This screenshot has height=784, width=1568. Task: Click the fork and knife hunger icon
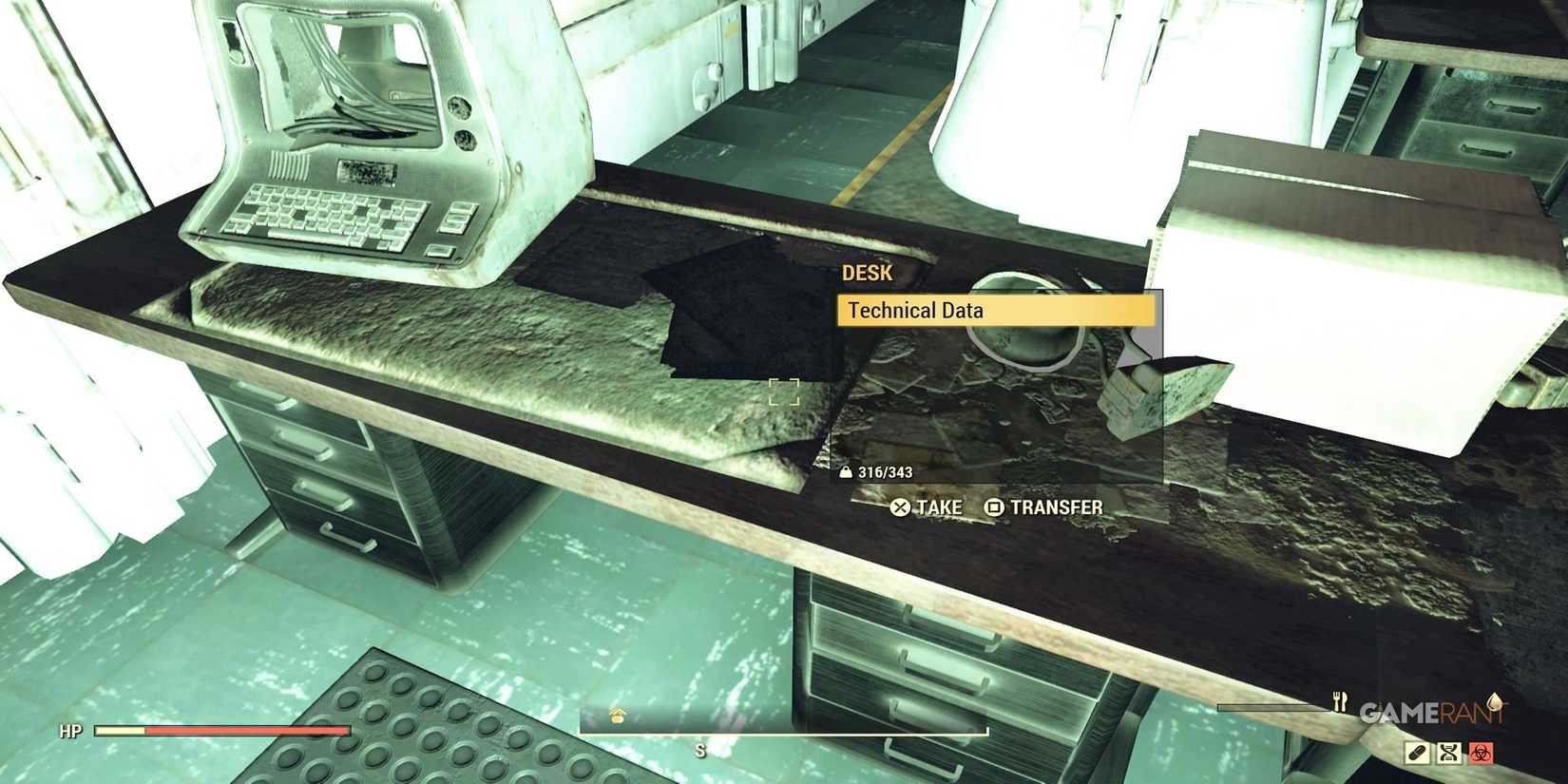(1340, 702)
